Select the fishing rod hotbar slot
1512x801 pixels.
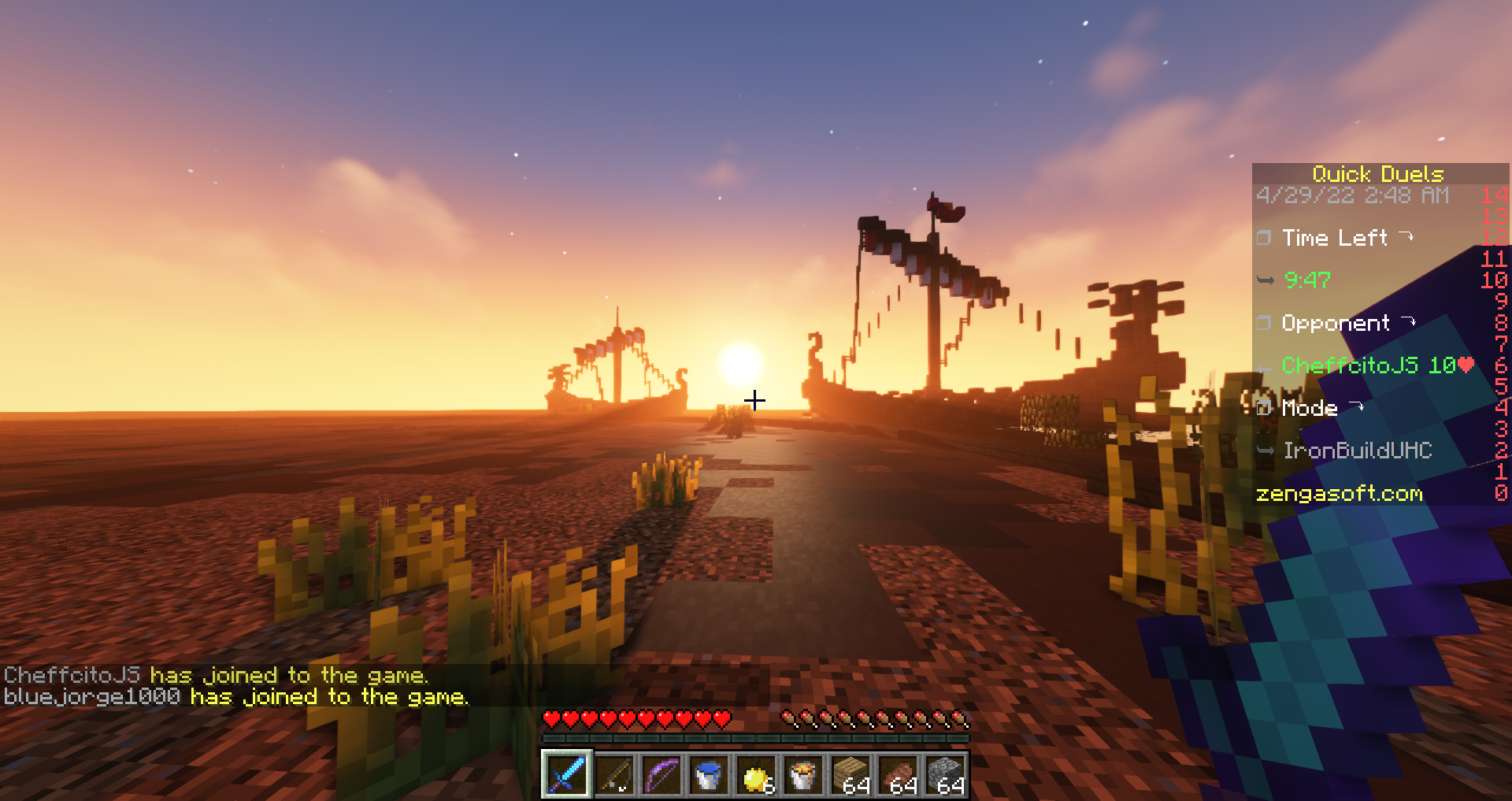(614, 775)
